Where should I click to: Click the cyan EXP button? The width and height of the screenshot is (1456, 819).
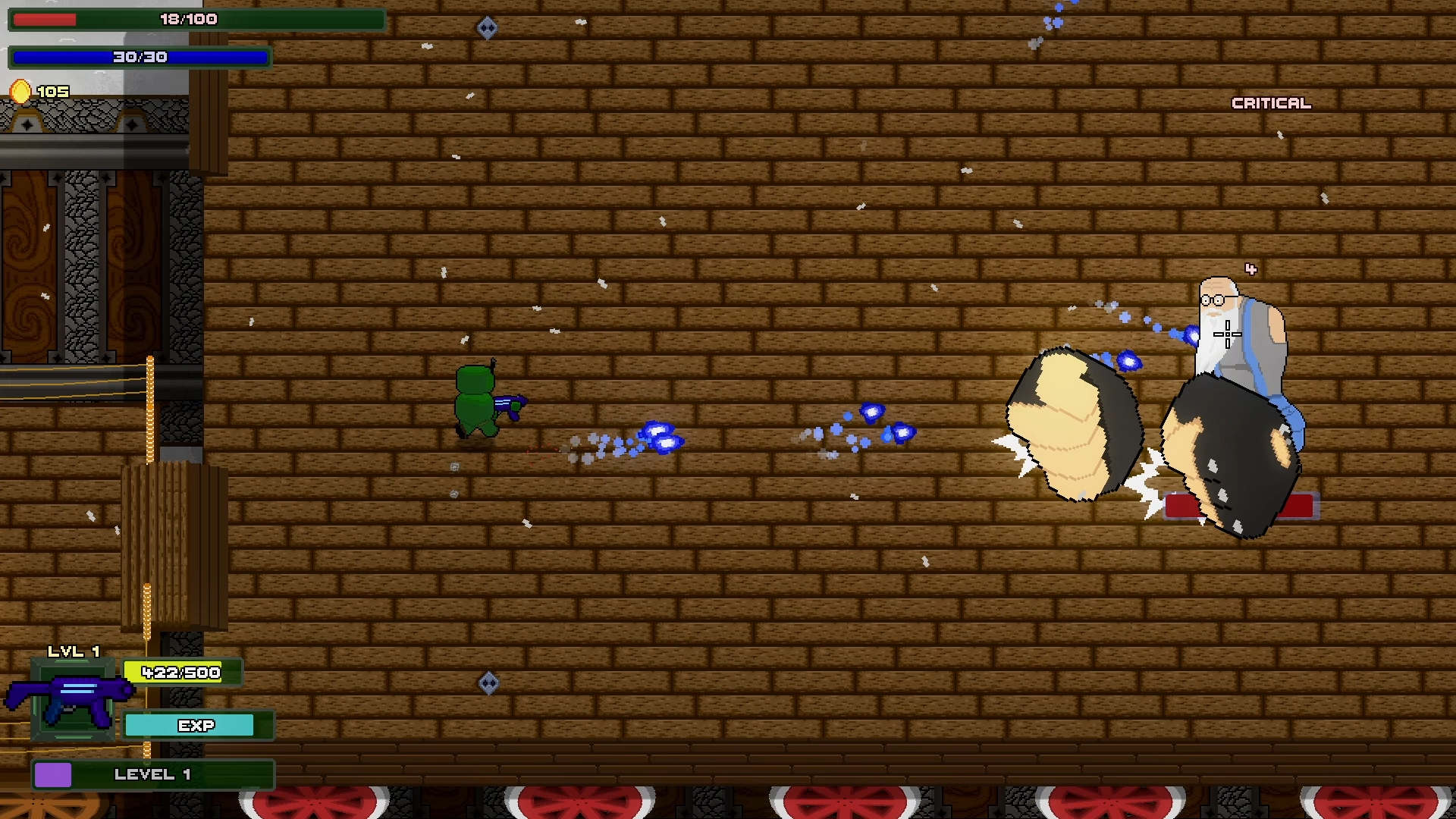(189, 725)
